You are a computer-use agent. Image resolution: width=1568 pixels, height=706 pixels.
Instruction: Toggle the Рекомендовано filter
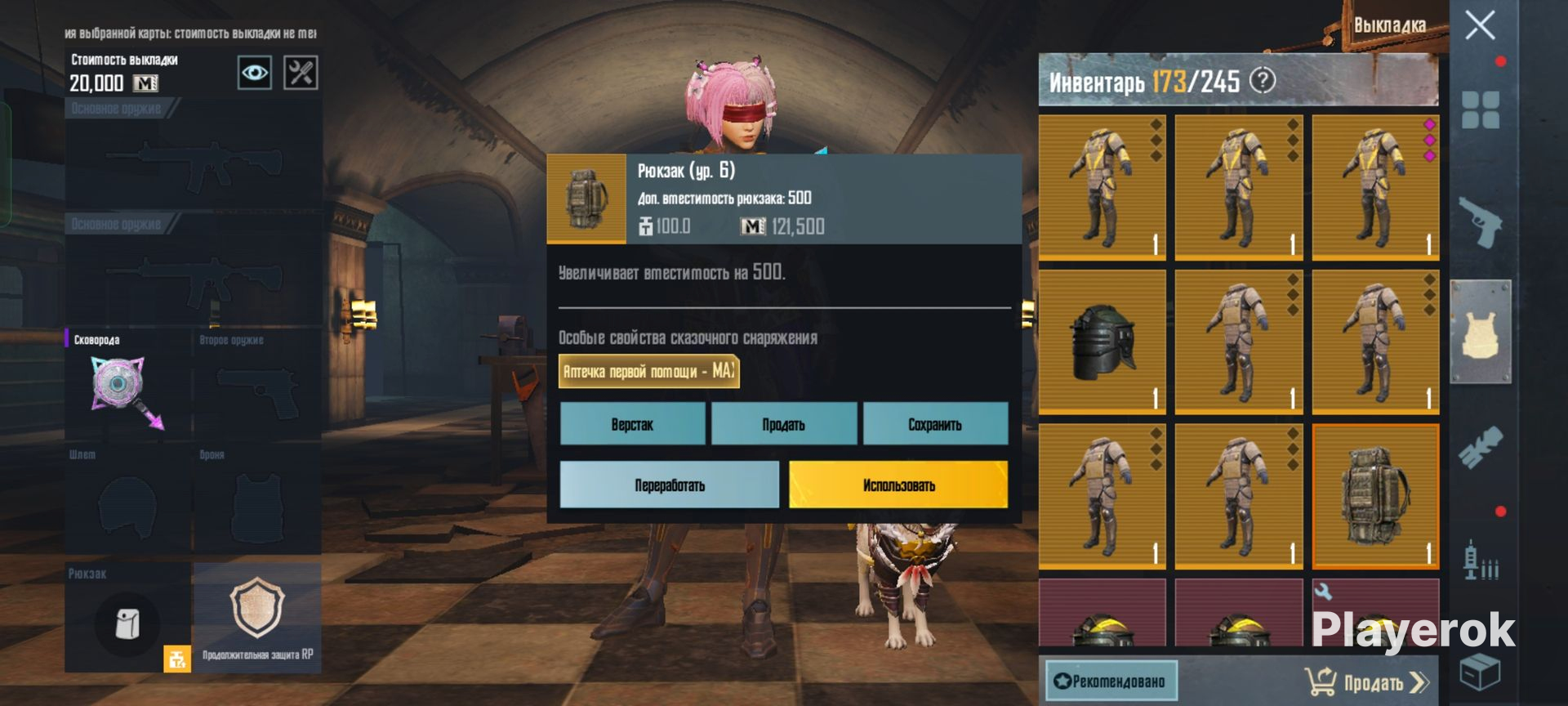click(x=1111, y=681)
